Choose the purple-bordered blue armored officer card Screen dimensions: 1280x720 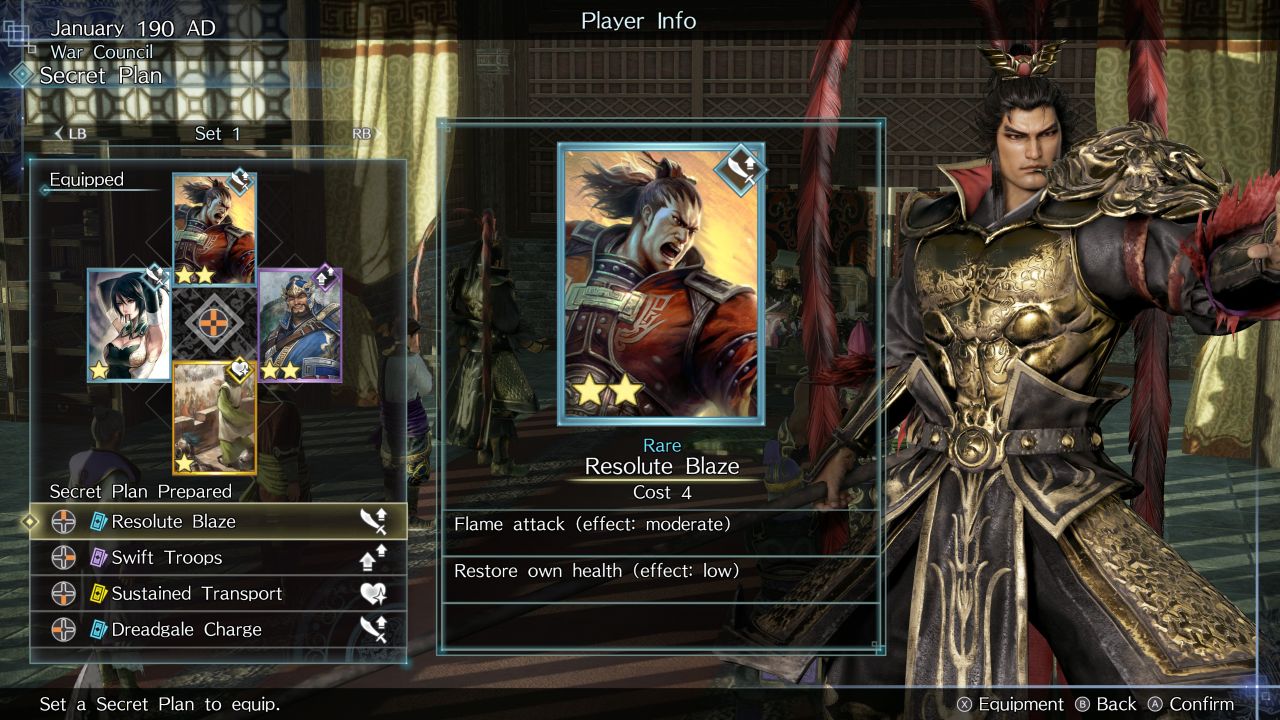[x=300, y=324]
